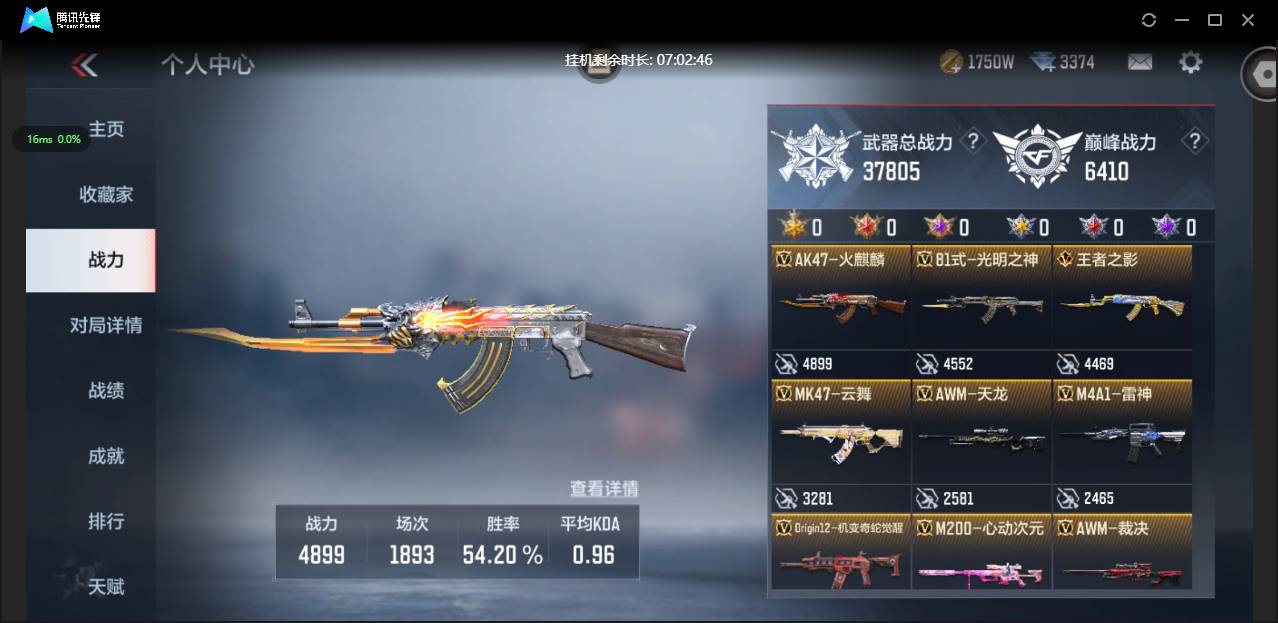
Task: Open the 对局详情 tab
Action: click(105, 325)
